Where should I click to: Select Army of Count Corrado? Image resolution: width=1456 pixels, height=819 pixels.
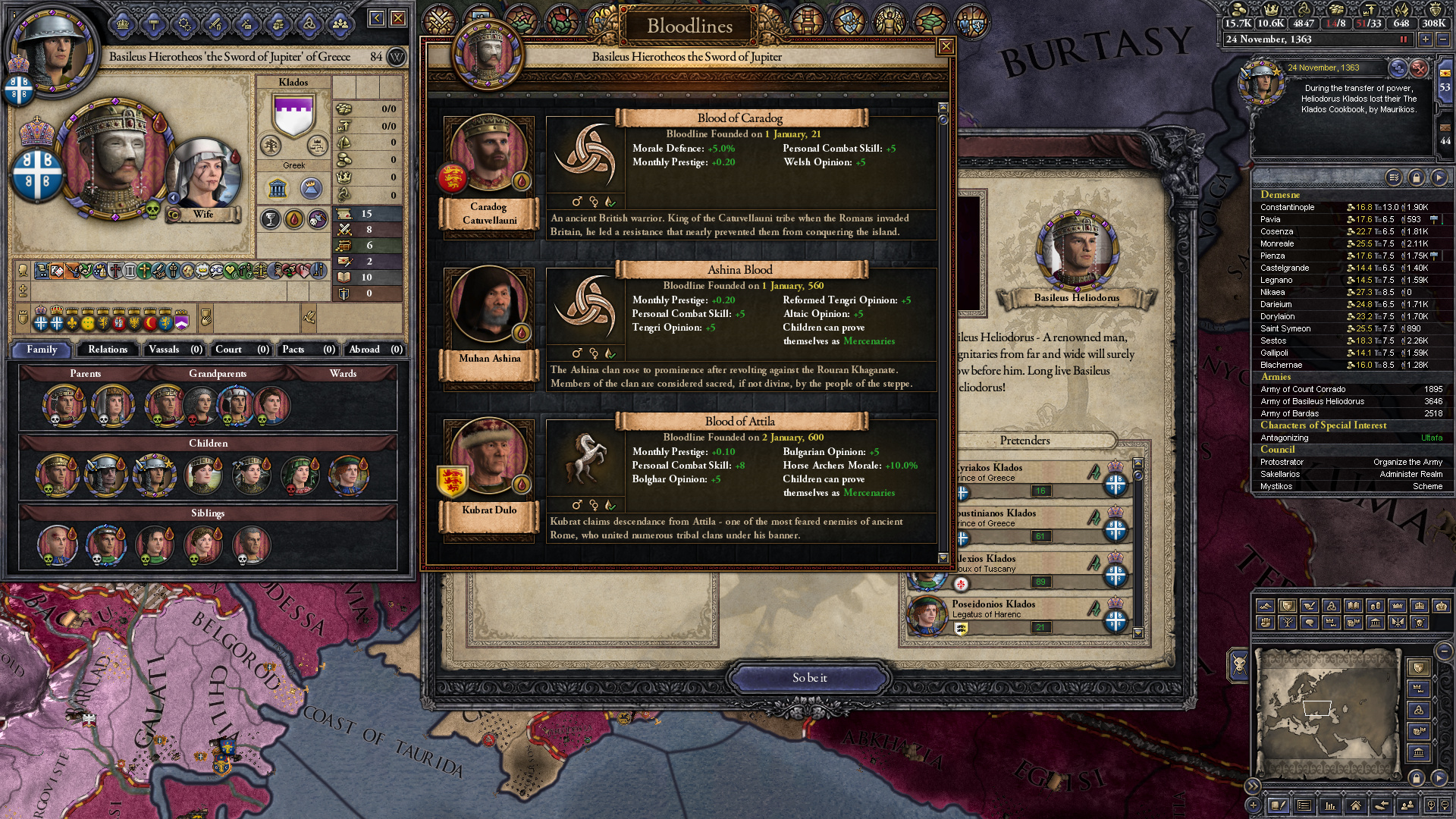[1303, 389]
